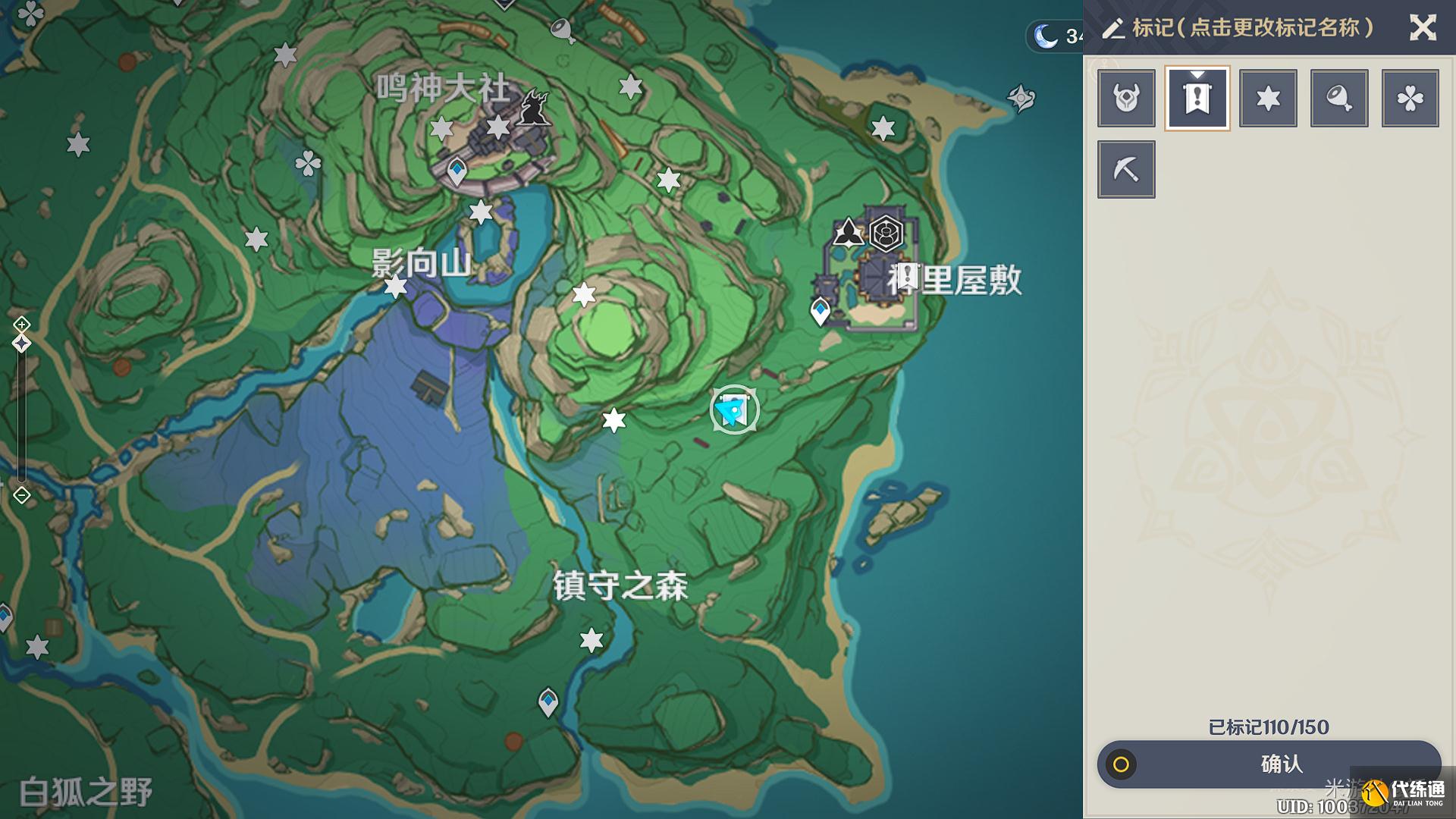Click the newly placed banner marker
This screenshot has width=1456, height=819.
[733, 410]
